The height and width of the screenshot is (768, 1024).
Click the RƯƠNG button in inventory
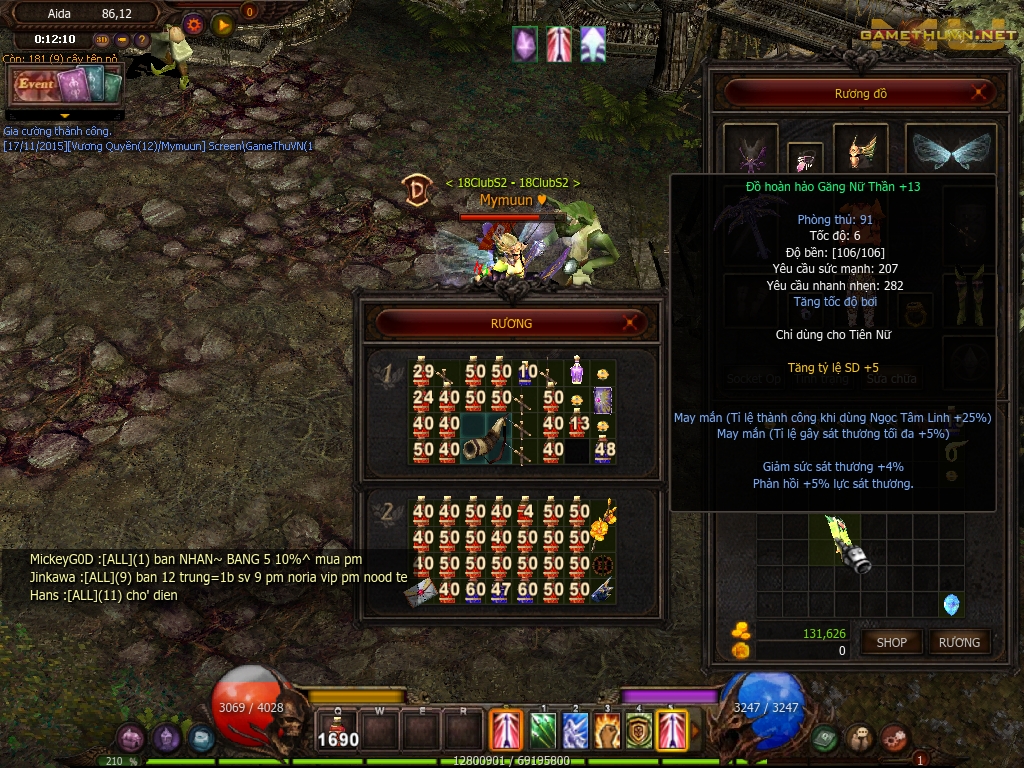pos(959,642)
